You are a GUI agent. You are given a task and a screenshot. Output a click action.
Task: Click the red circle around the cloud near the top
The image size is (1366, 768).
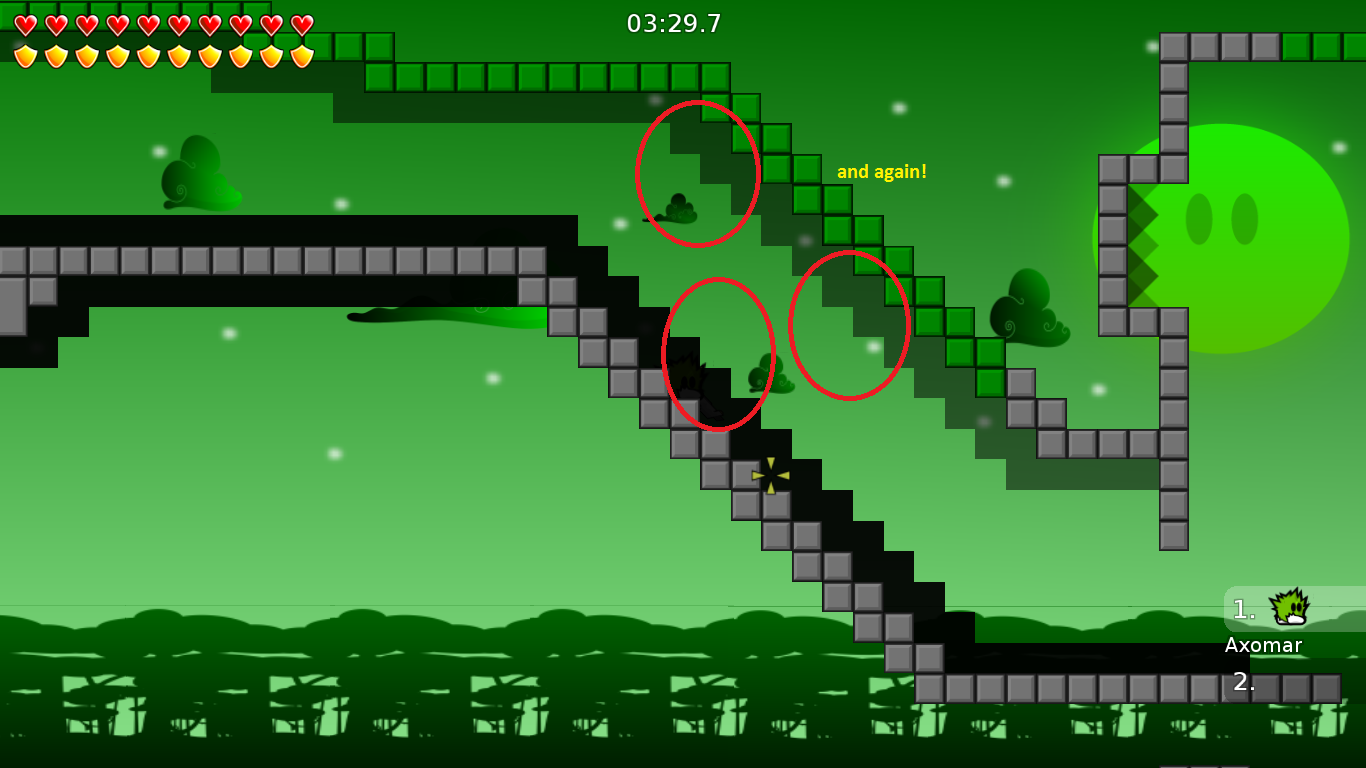point(697,173)
